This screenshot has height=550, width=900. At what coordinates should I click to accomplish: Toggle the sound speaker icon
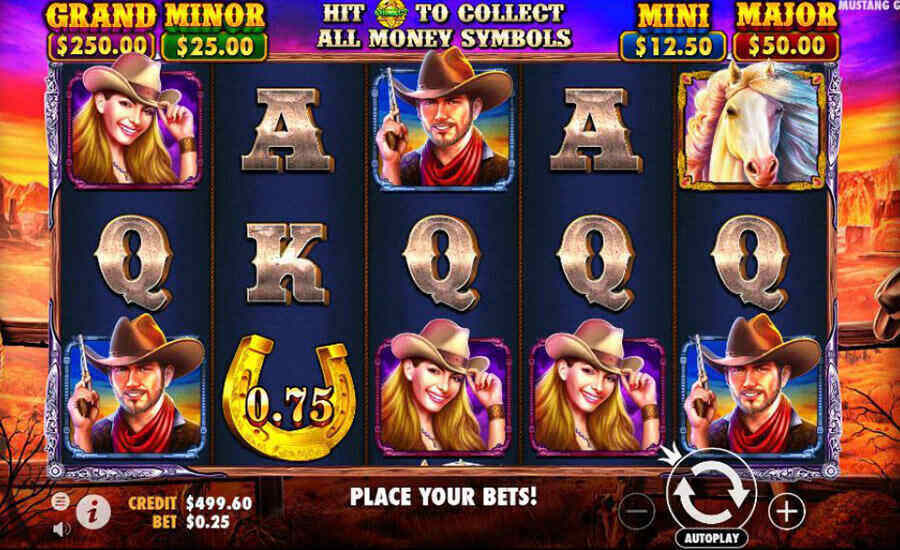(x=61, y=527)
